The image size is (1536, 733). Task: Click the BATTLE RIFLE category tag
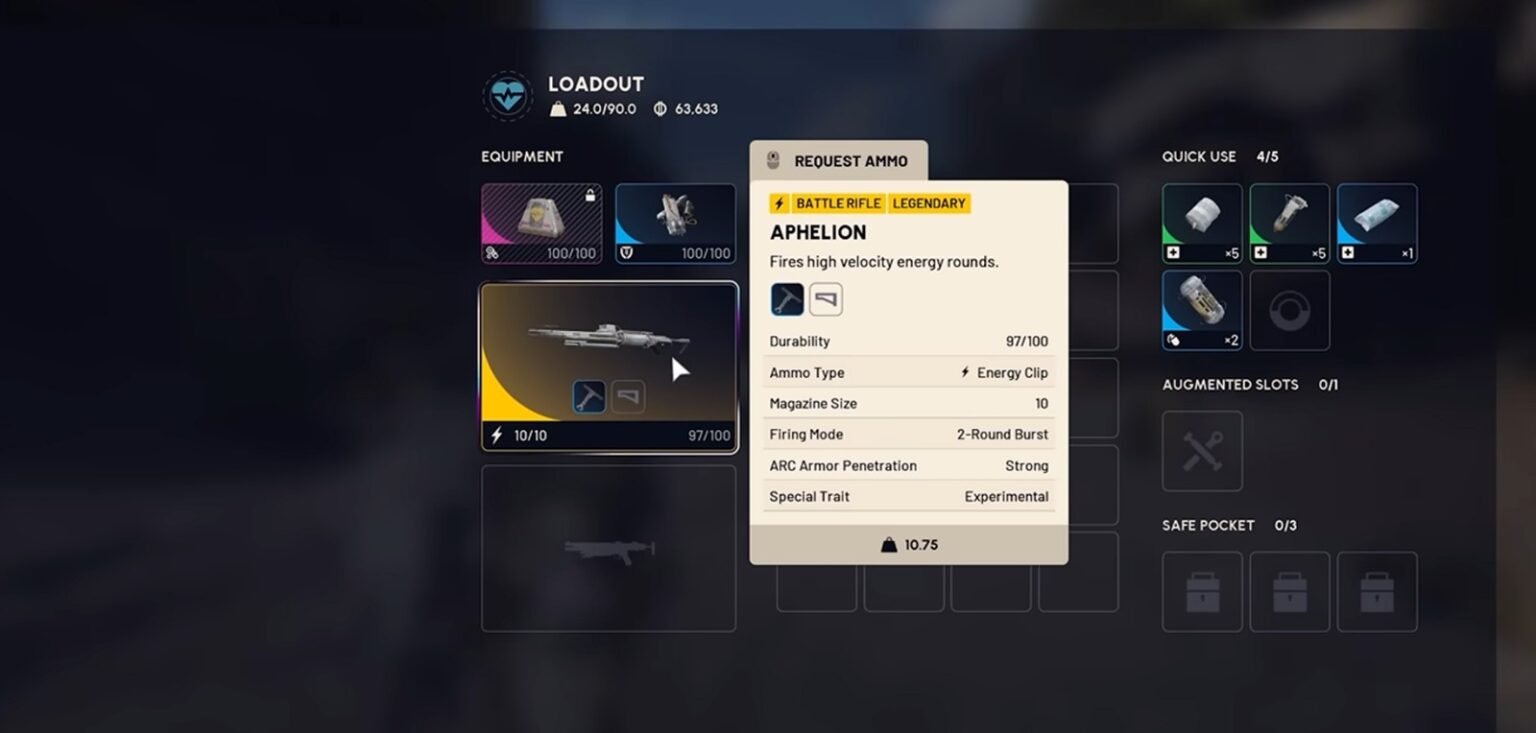coord(838,203)
